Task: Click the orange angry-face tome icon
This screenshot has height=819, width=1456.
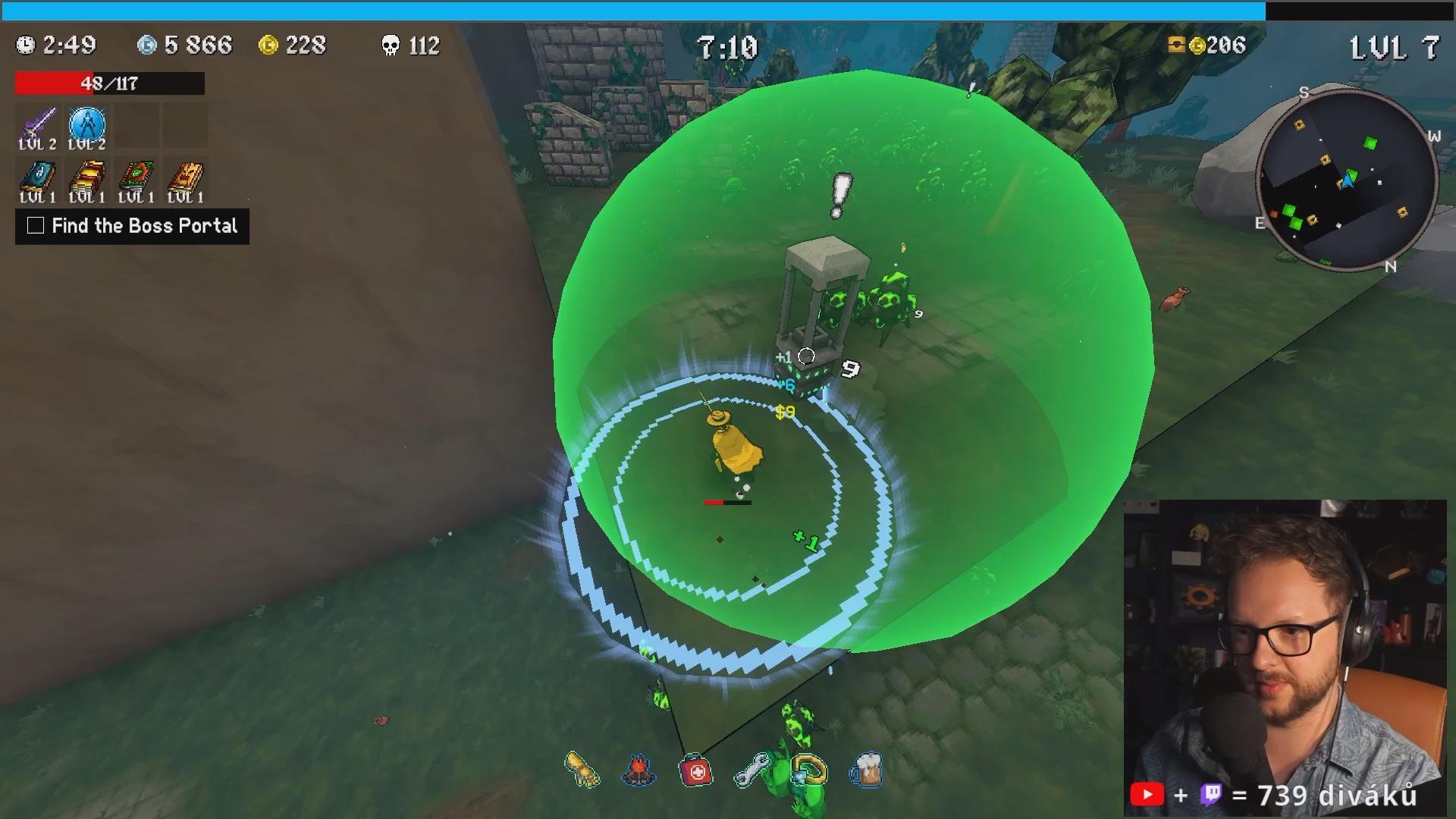Action: tap(186, 177)
